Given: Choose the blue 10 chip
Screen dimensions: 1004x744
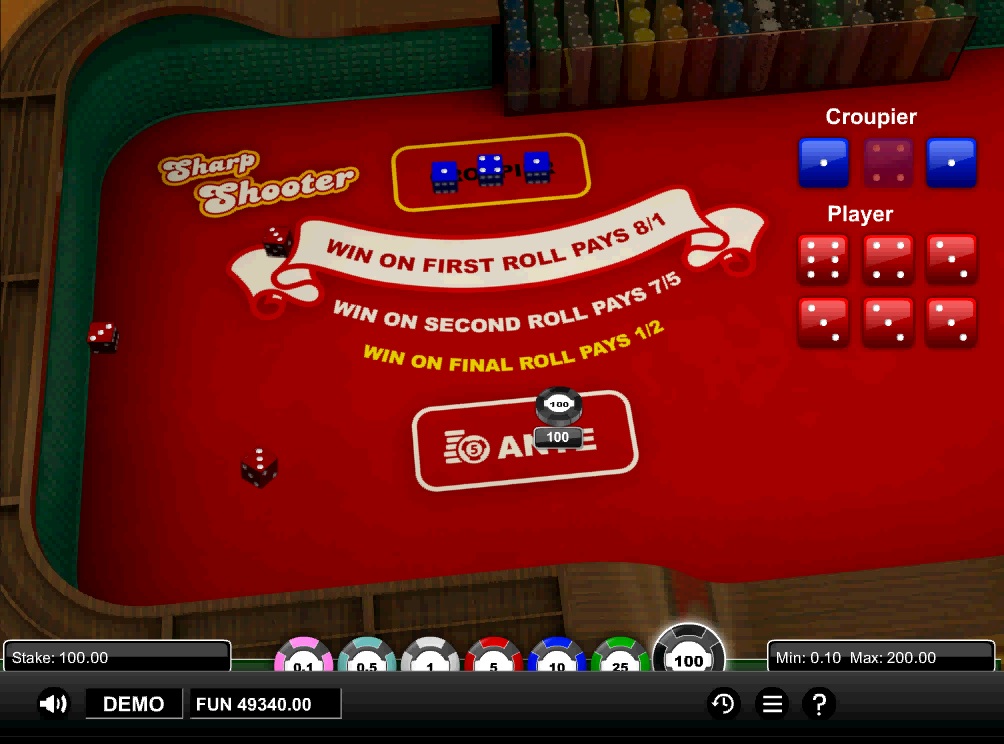Looking at the screenshot, I should 556,658.
